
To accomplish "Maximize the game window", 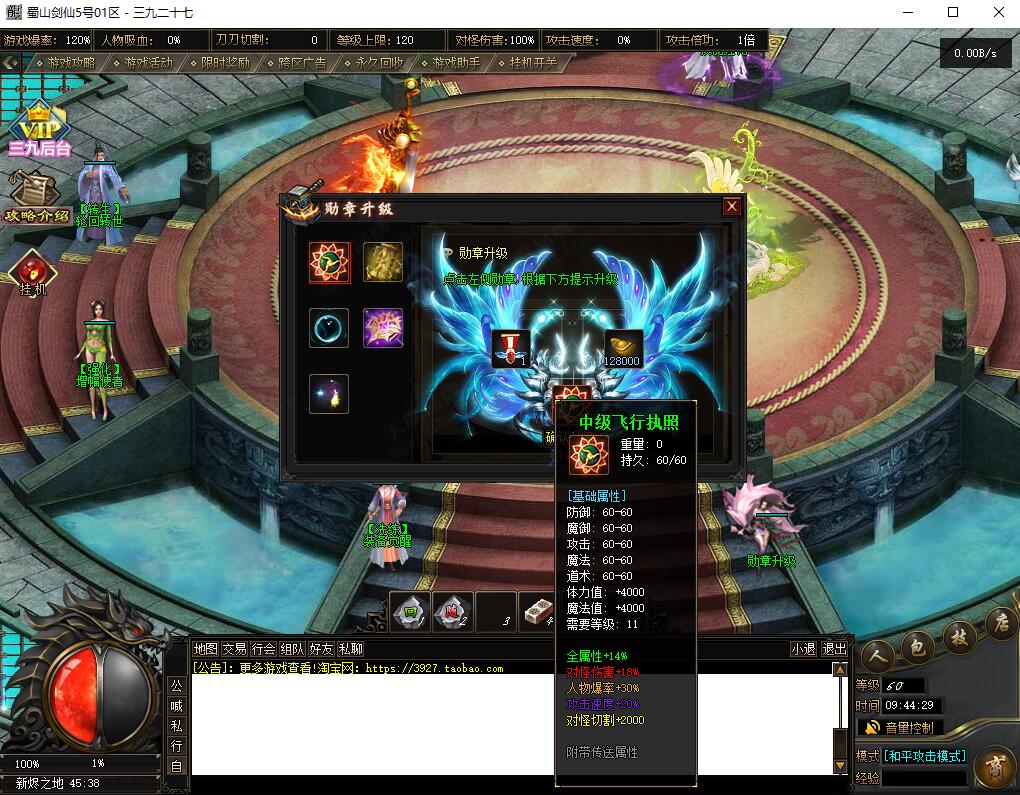I will click(953, 13).
